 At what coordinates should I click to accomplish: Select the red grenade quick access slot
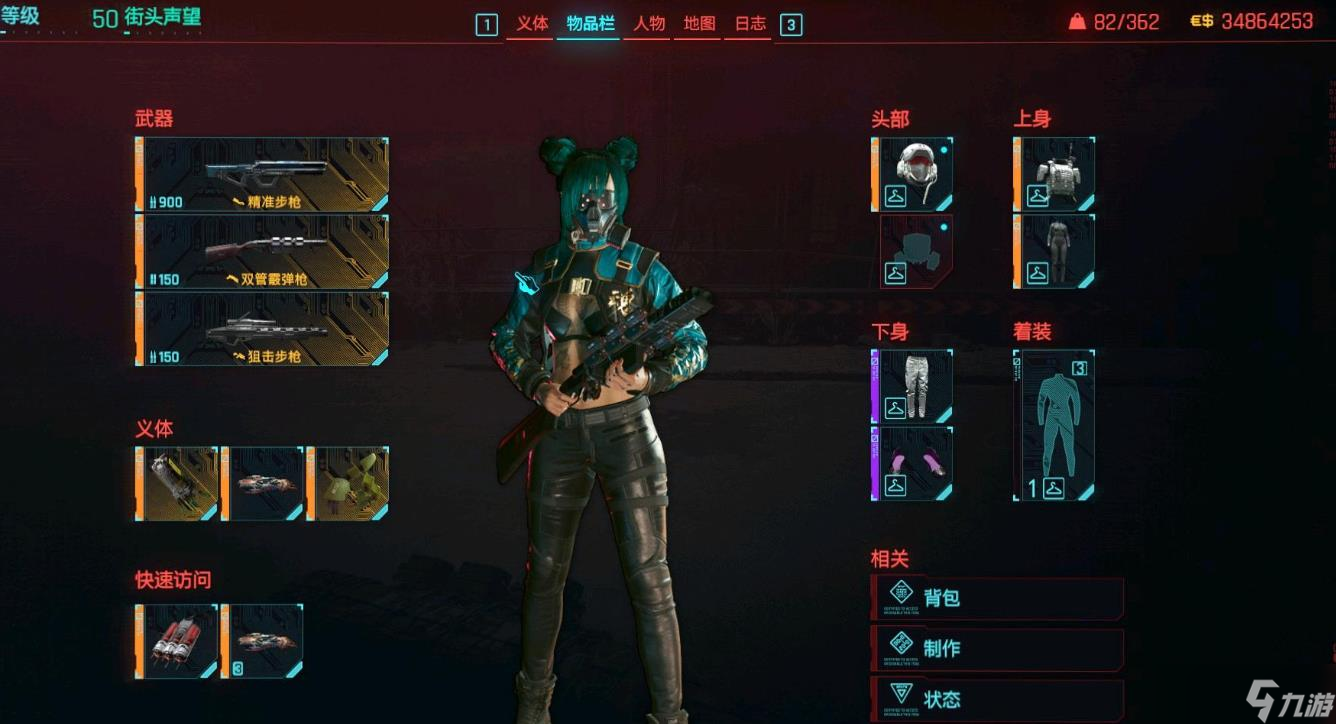(178, 641)
